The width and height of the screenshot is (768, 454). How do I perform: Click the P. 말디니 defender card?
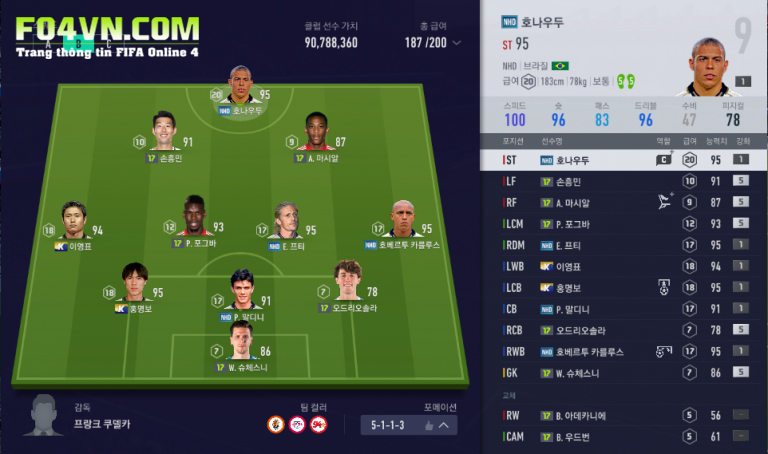(x=240, y=294)
